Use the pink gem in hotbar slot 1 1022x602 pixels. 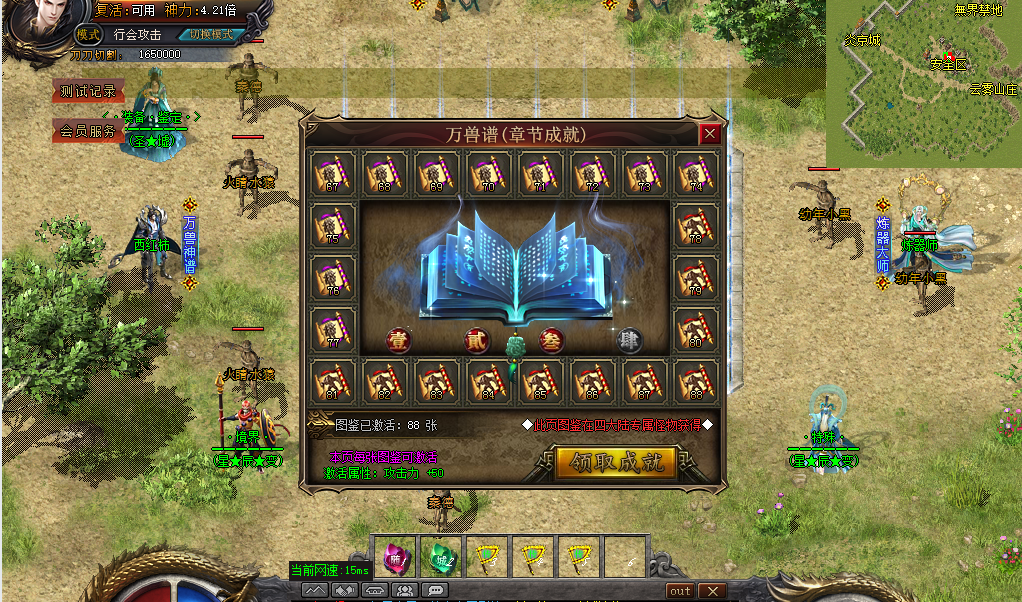coord(393,559)
